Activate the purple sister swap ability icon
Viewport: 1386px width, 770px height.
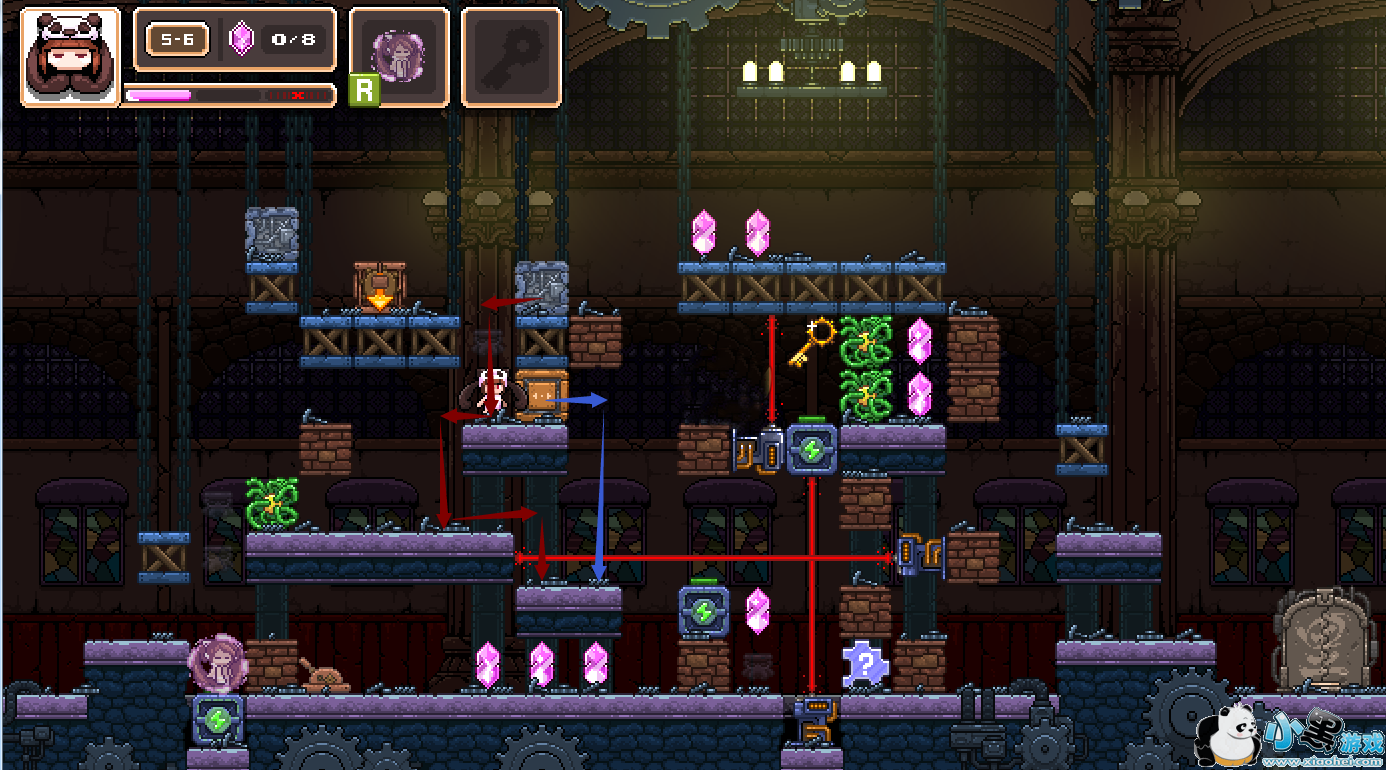(x=399, y=55)
